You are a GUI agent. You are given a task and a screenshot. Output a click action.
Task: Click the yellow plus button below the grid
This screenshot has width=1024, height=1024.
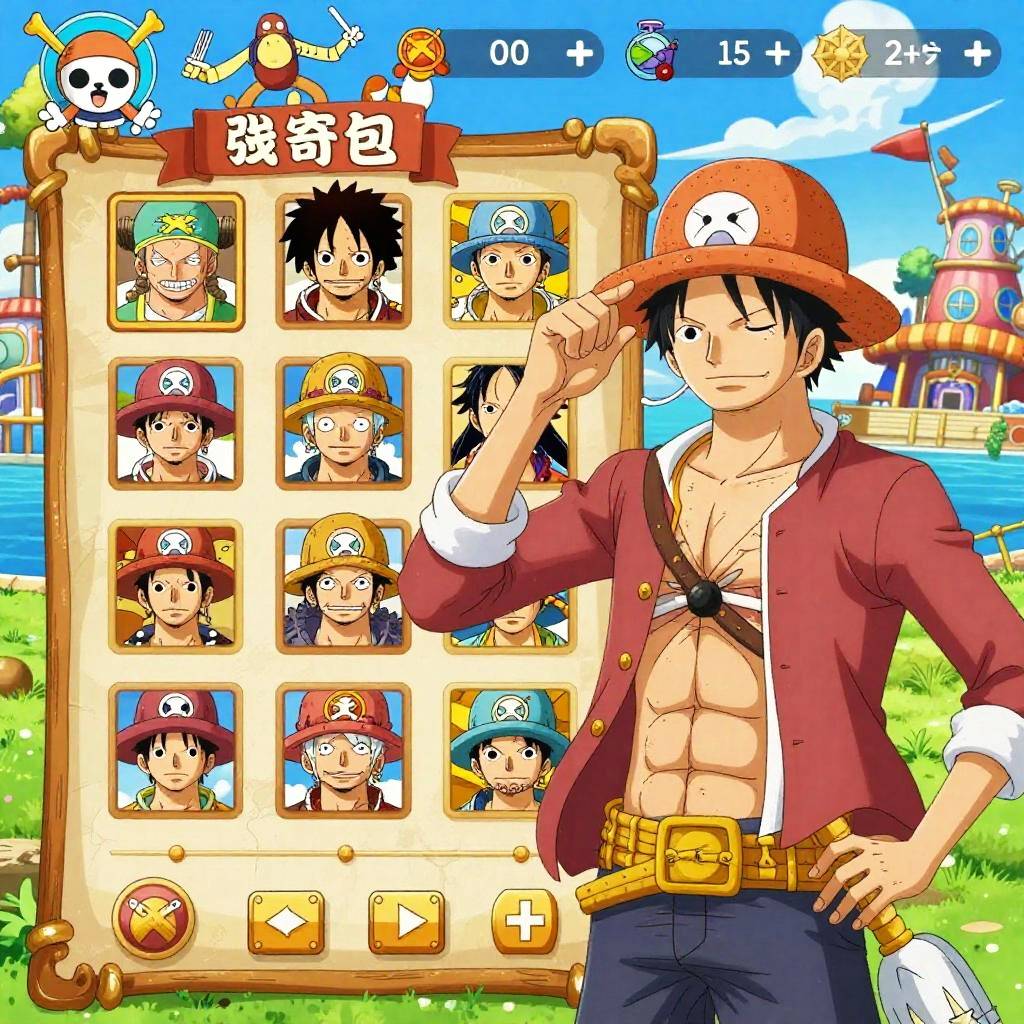pos(525,921)
